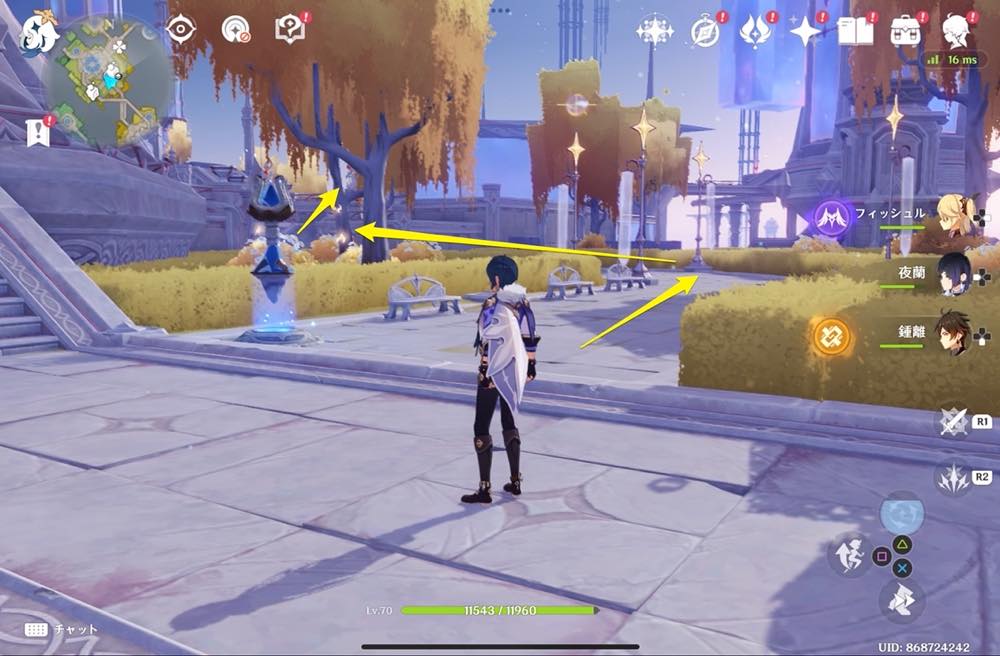Click the exclamation bookmark notice icon
Image resolution: width=1000 pixels, height=656 pixels.
pyautogui.click(x=39, y=132)
